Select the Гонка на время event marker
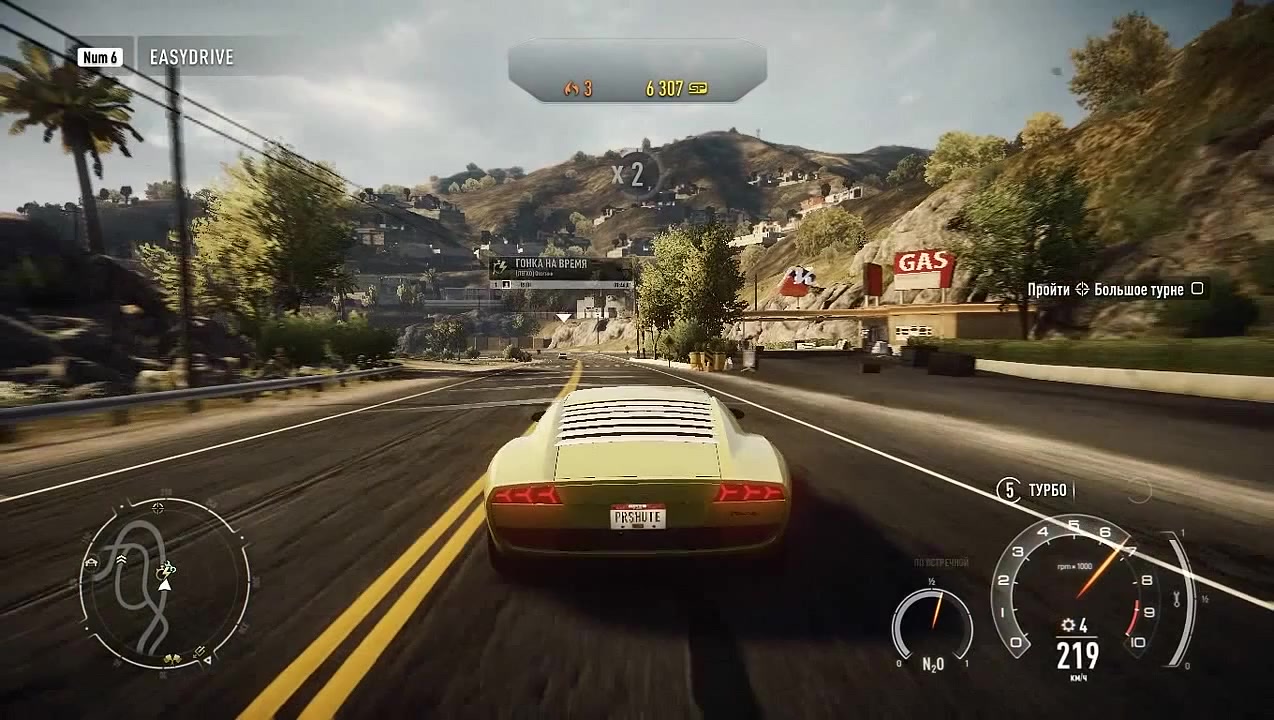 pos(560,270)
